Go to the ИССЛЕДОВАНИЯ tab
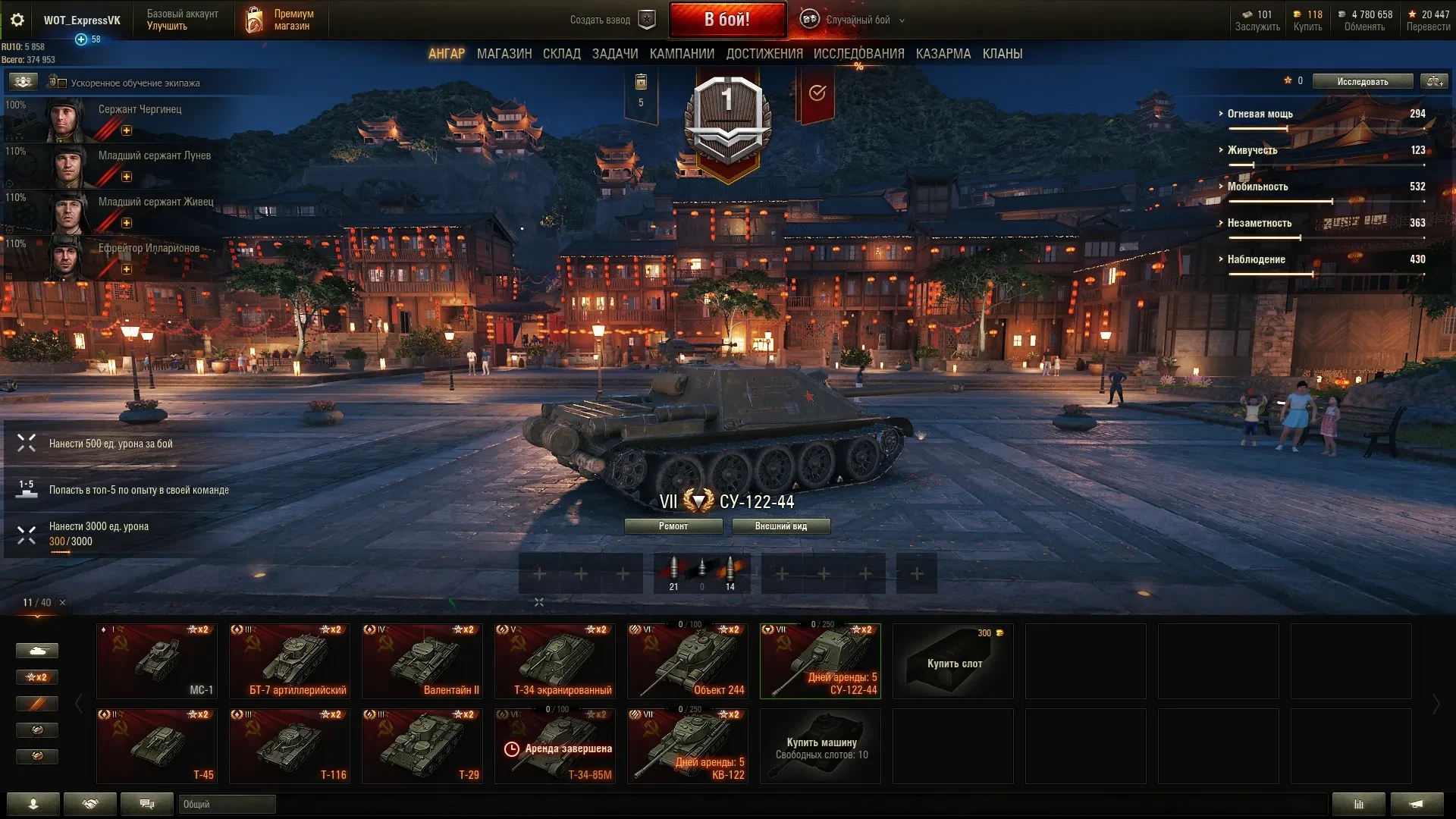Screen dimensions: 1456x819 [x=858, y=54]
